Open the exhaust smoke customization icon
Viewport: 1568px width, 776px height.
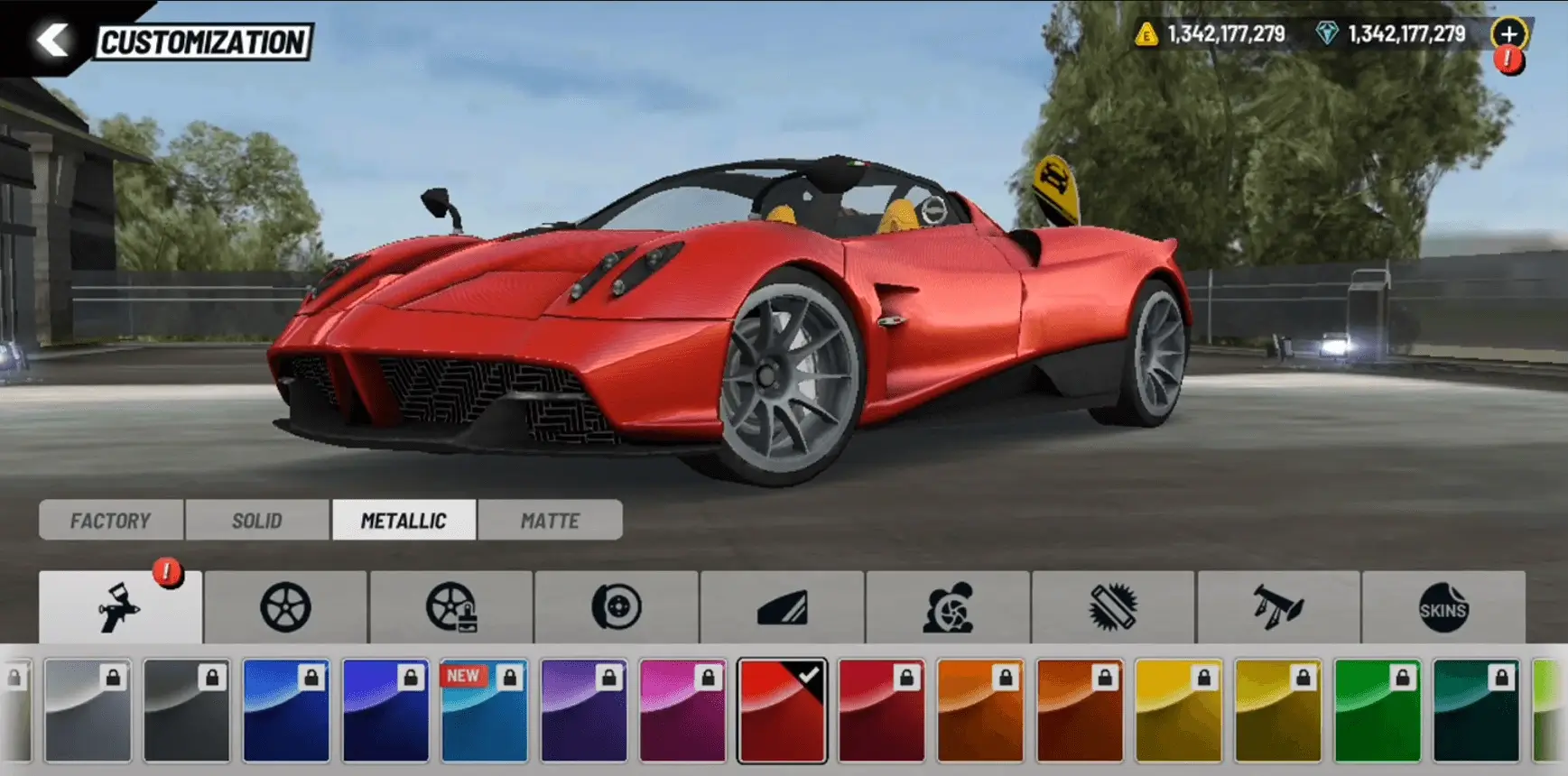click(x=947, y=609)
